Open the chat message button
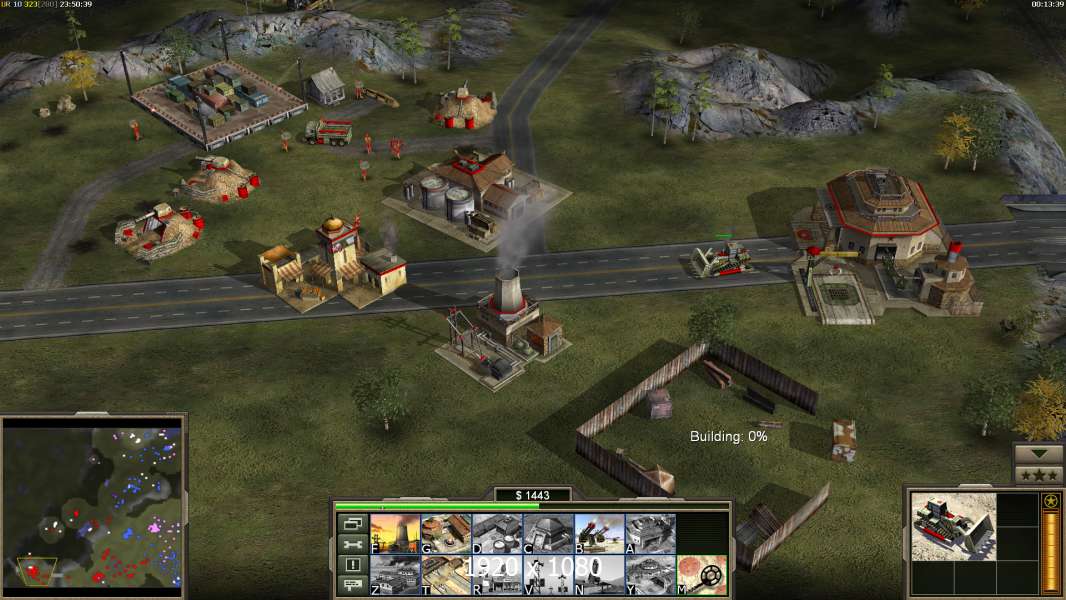This screenshot has height=600, width=1066. click(x=352, y=586)
